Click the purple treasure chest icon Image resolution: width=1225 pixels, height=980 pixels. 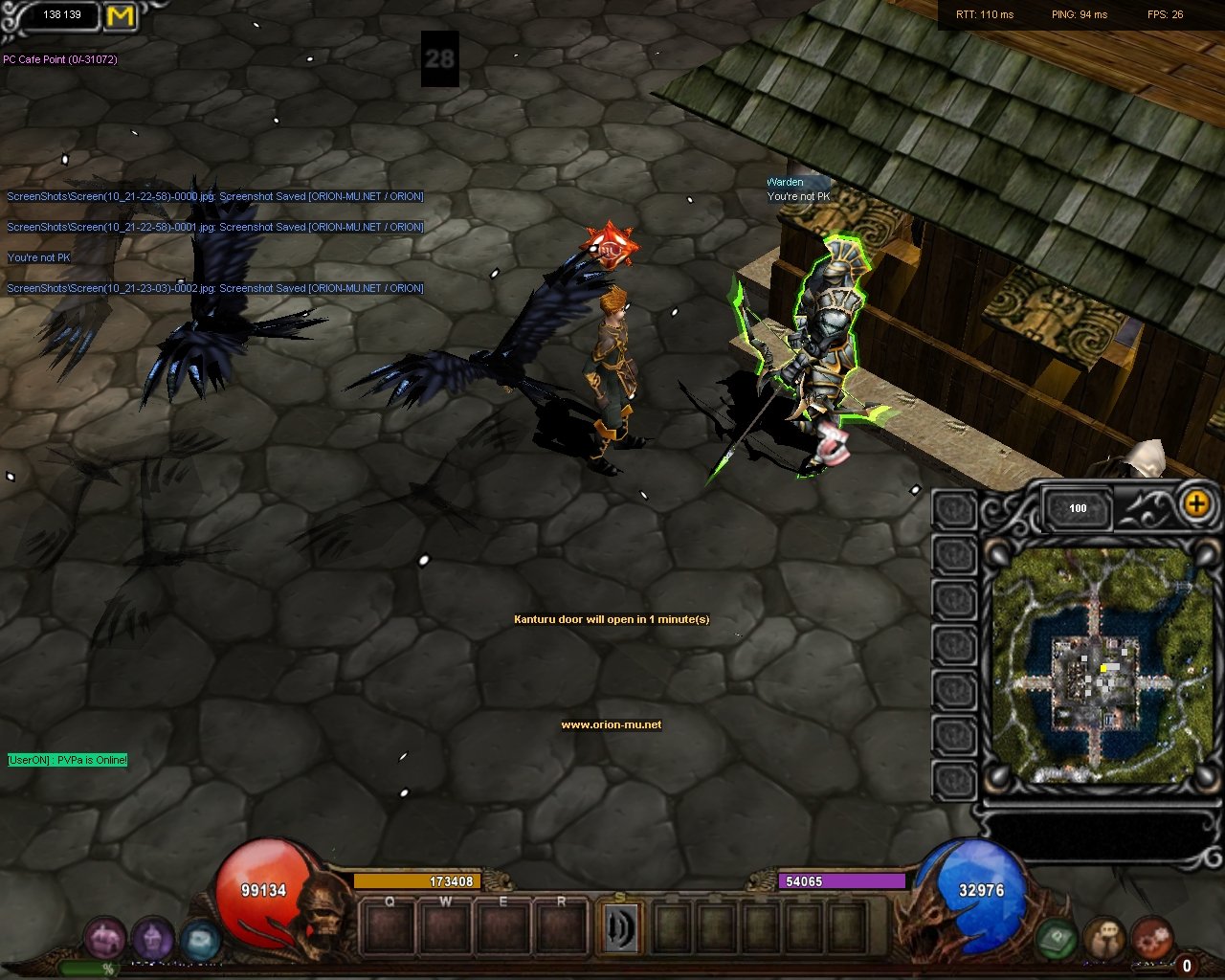[105, 938]
